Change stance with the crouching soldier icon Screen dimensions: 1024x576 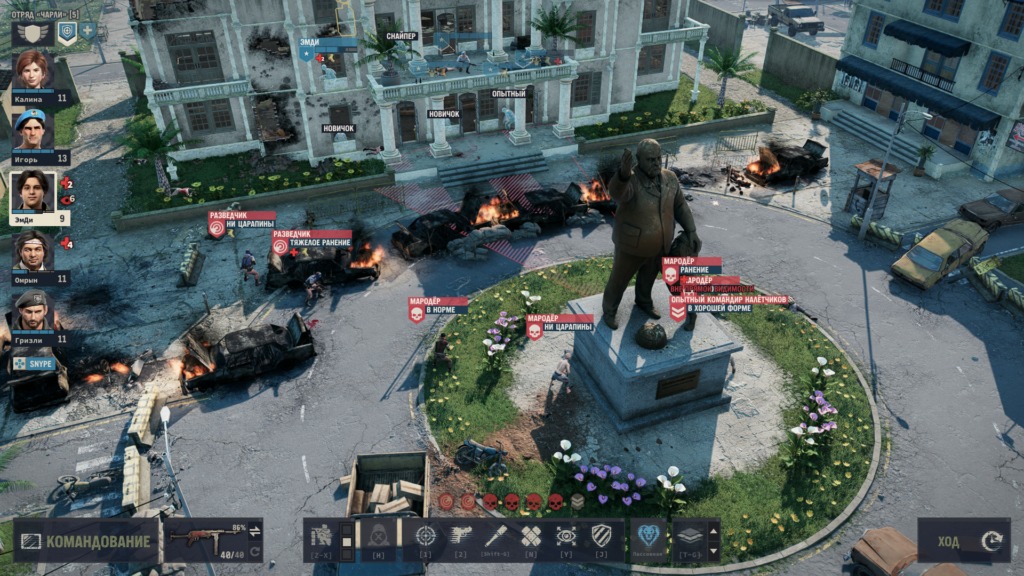pyautogui.click(x=321, y=536)
